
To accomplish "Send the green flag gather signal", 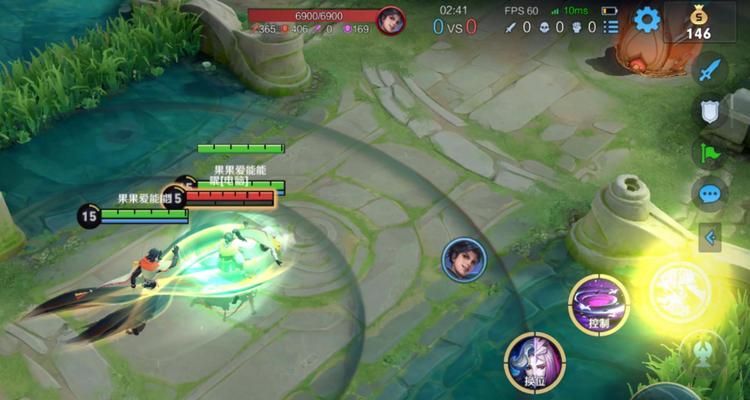I will pos(710,153).
